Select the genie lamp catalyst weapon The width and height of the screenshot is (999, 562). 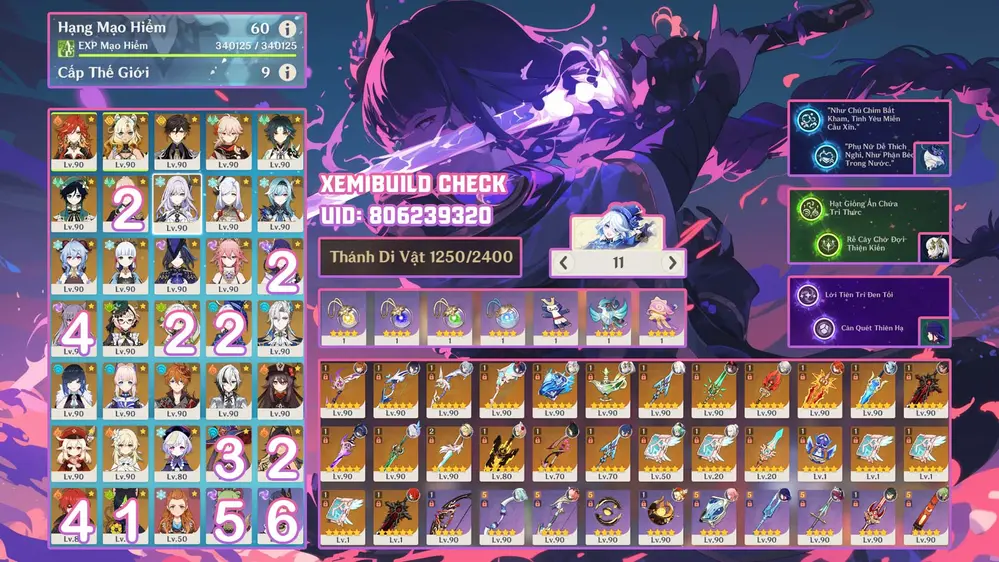606,389
